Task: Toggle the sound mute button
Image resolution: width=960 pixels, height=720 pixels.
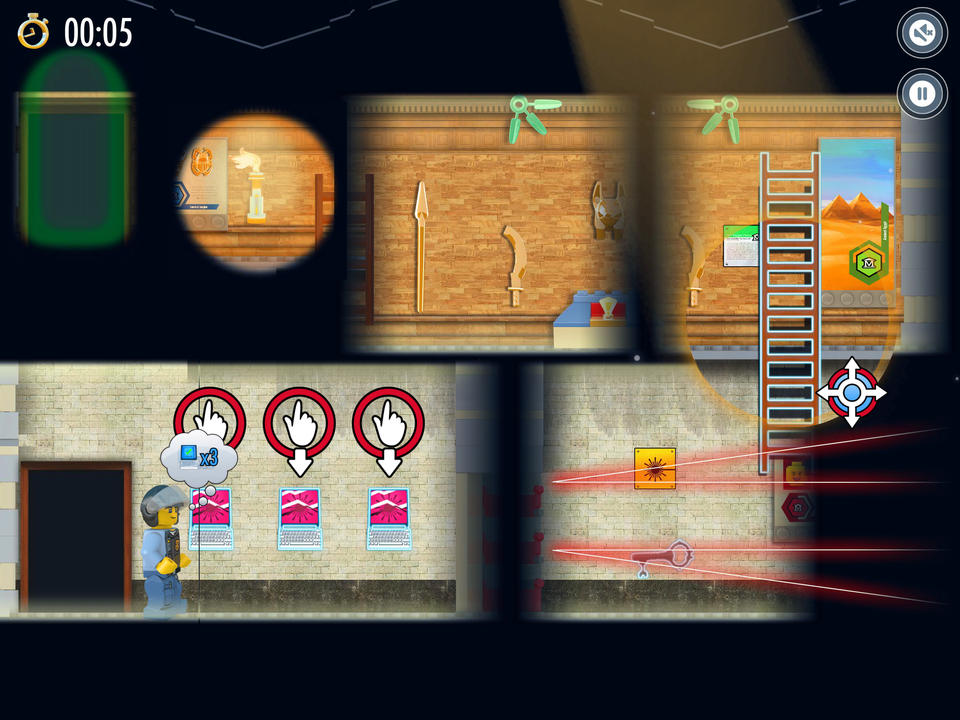Action: point(921,33)
